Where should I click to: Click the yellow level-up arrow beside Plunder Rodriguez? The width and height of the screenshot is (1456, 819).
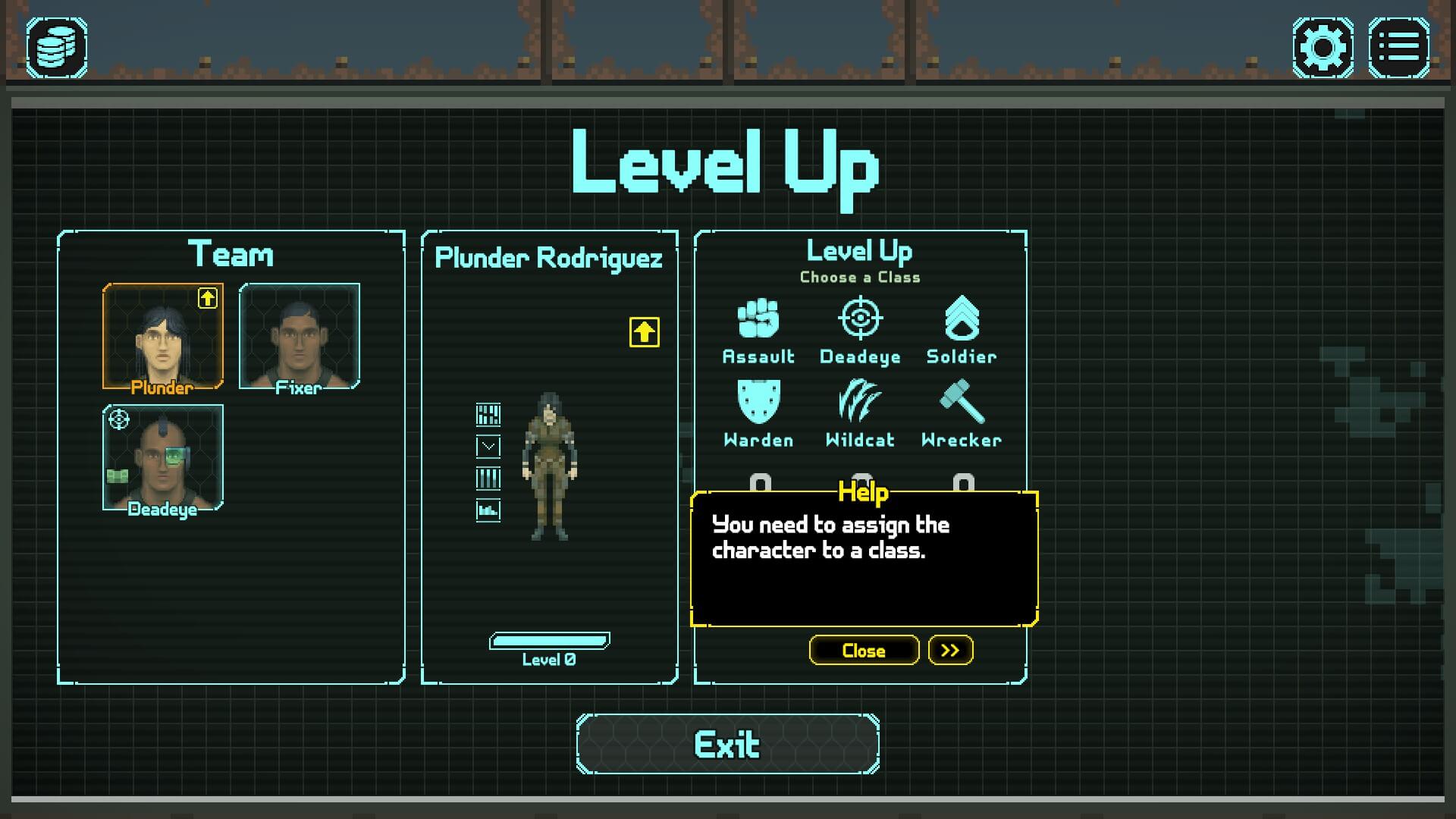click(644, 332)
